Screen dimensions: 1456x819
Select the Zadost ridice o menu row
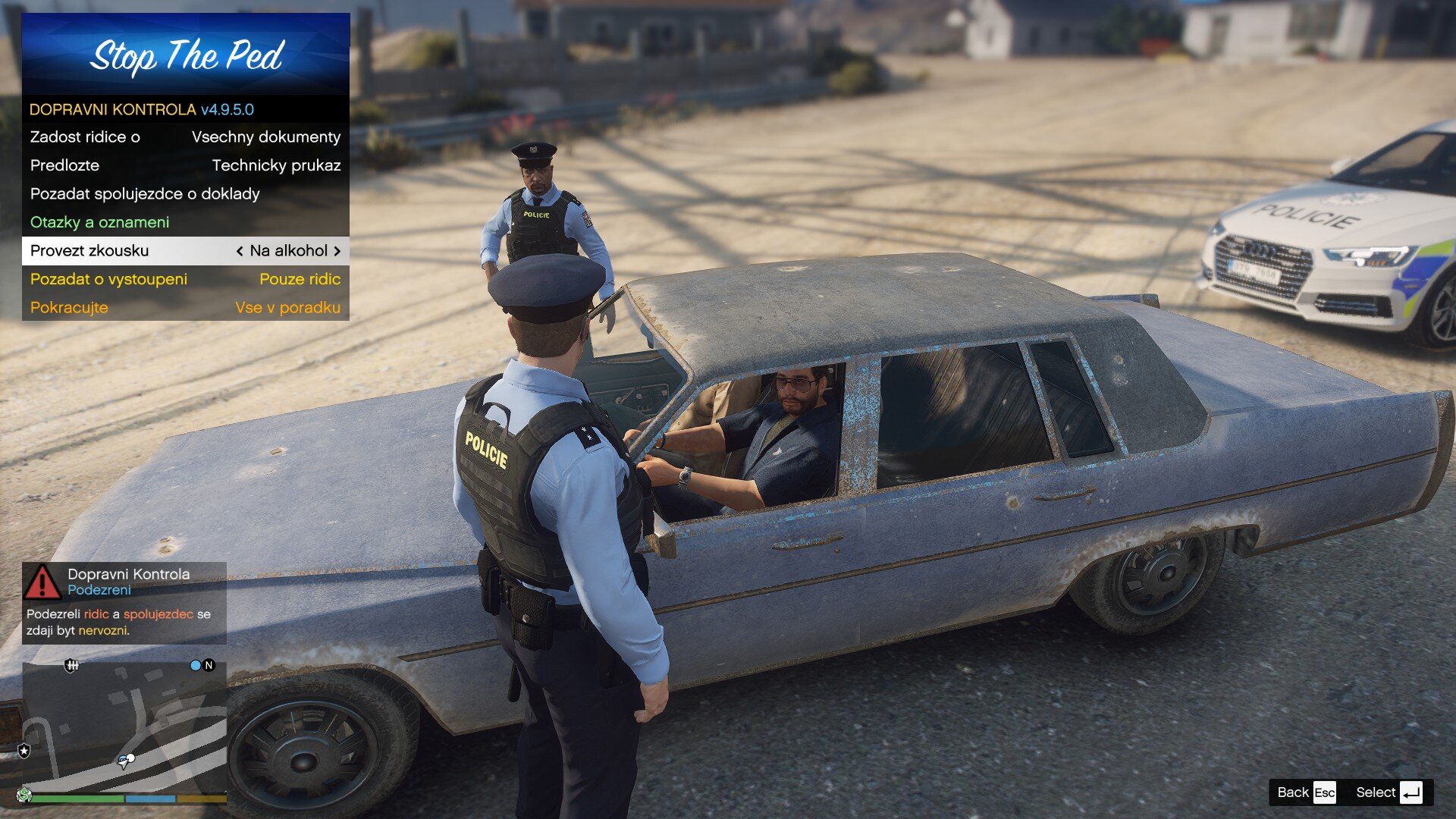point(185,137)
